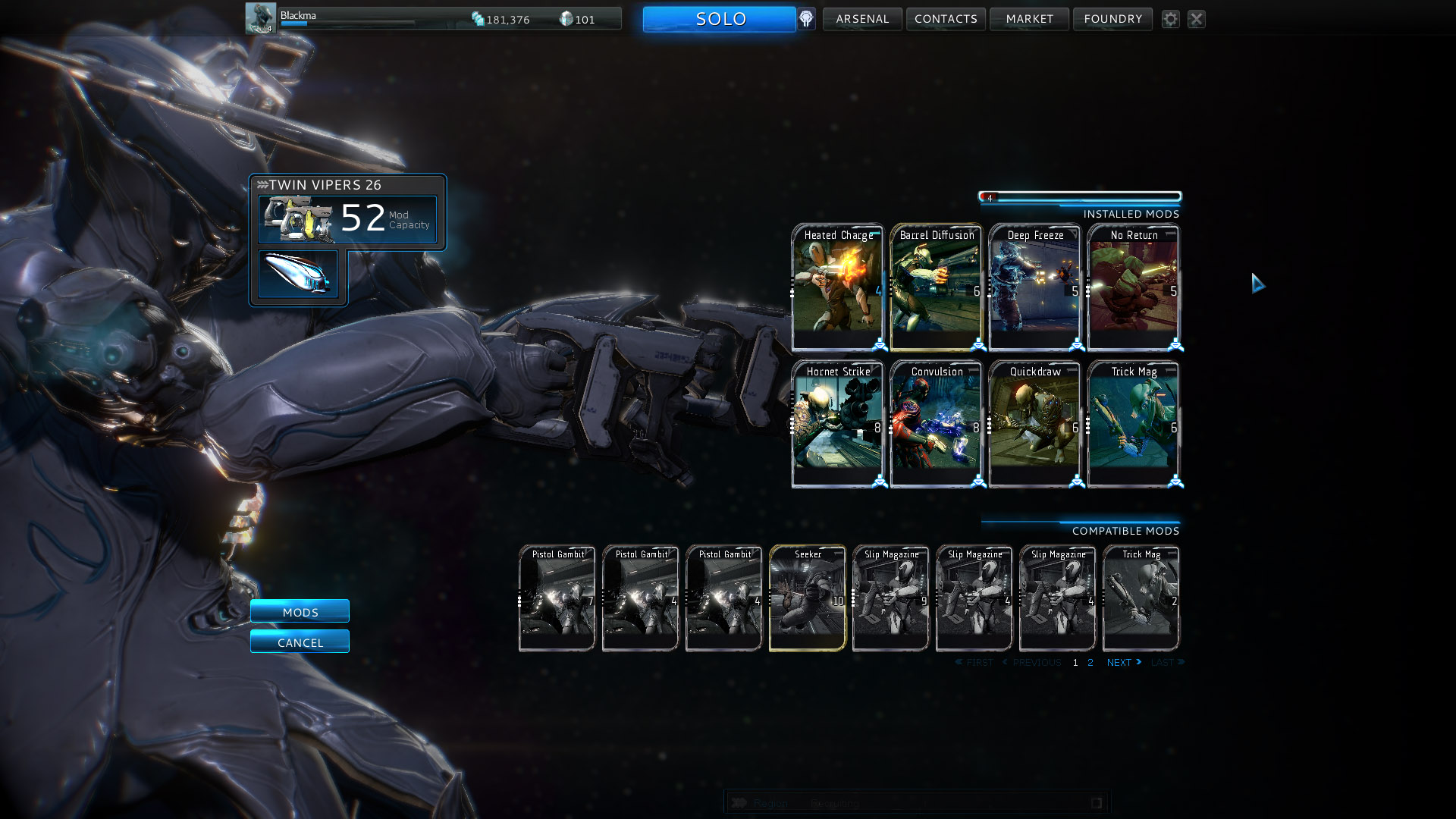Go to the next mods page
Image resolution: width=1456 pixels, height=819 pixels.
pos(1123,663)
